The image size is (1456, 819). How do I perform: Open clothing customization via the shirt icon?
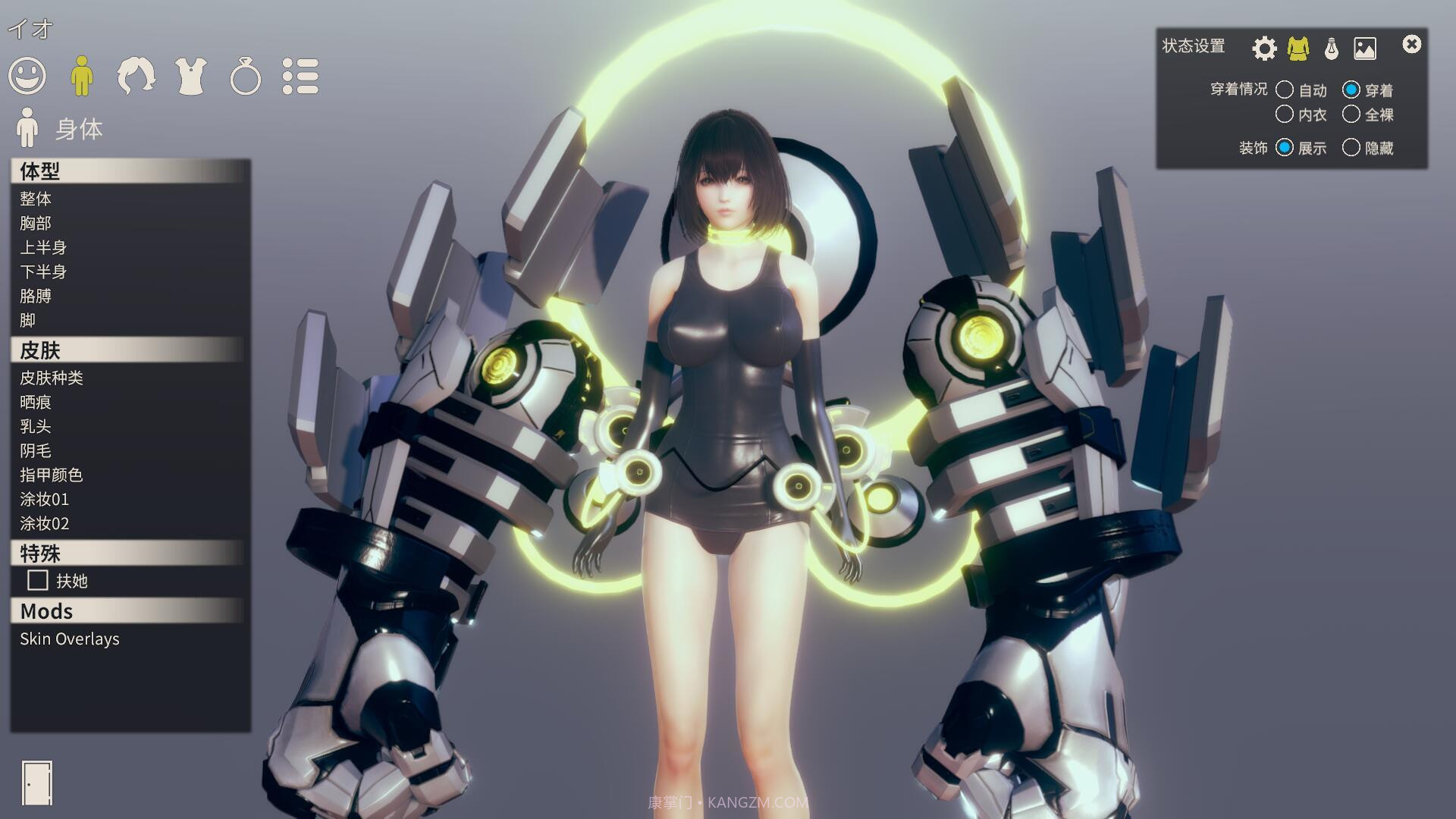click(x=192, y=76)
